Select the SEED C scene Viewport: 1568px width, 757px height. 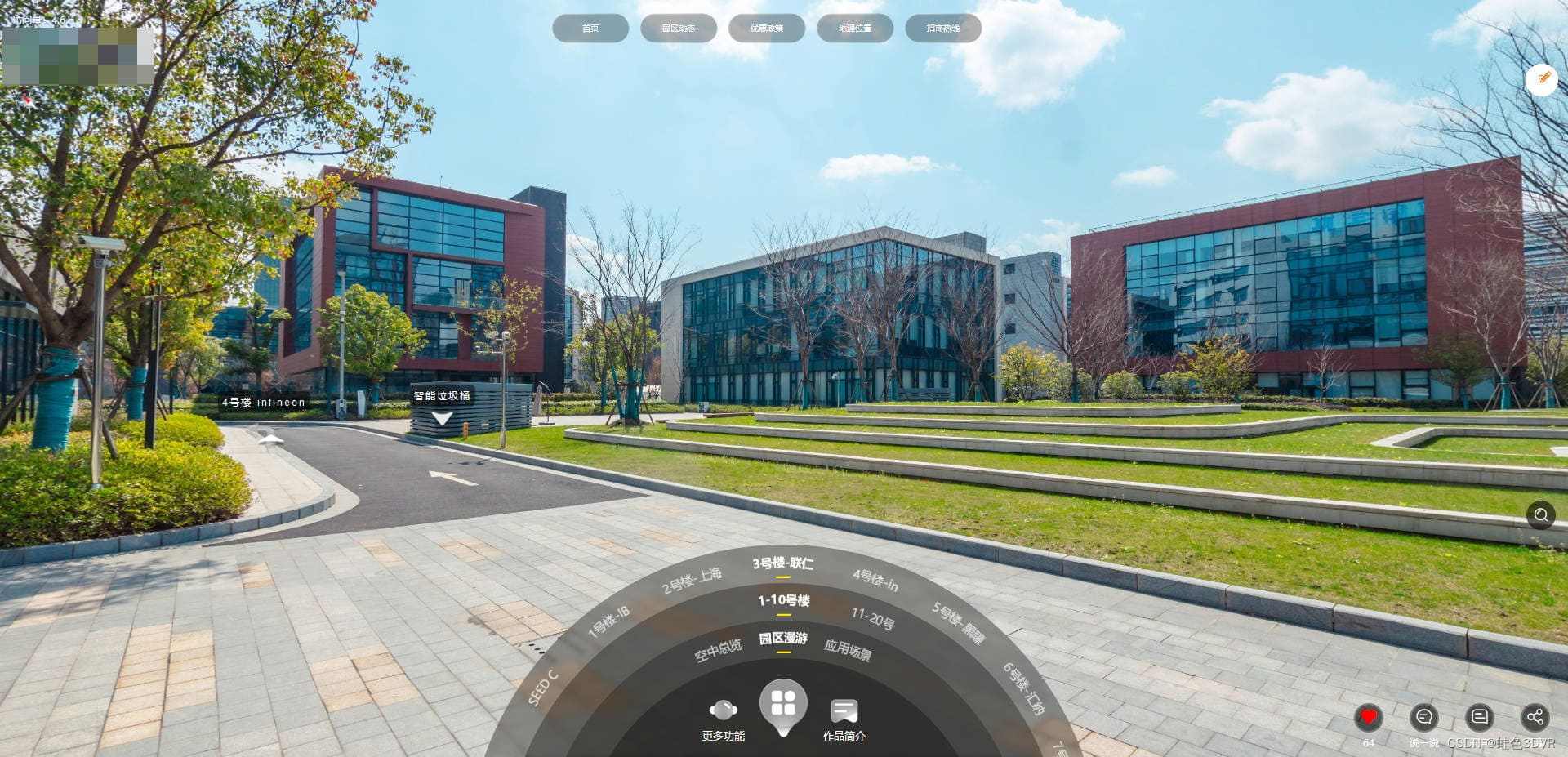pos(543,687)
